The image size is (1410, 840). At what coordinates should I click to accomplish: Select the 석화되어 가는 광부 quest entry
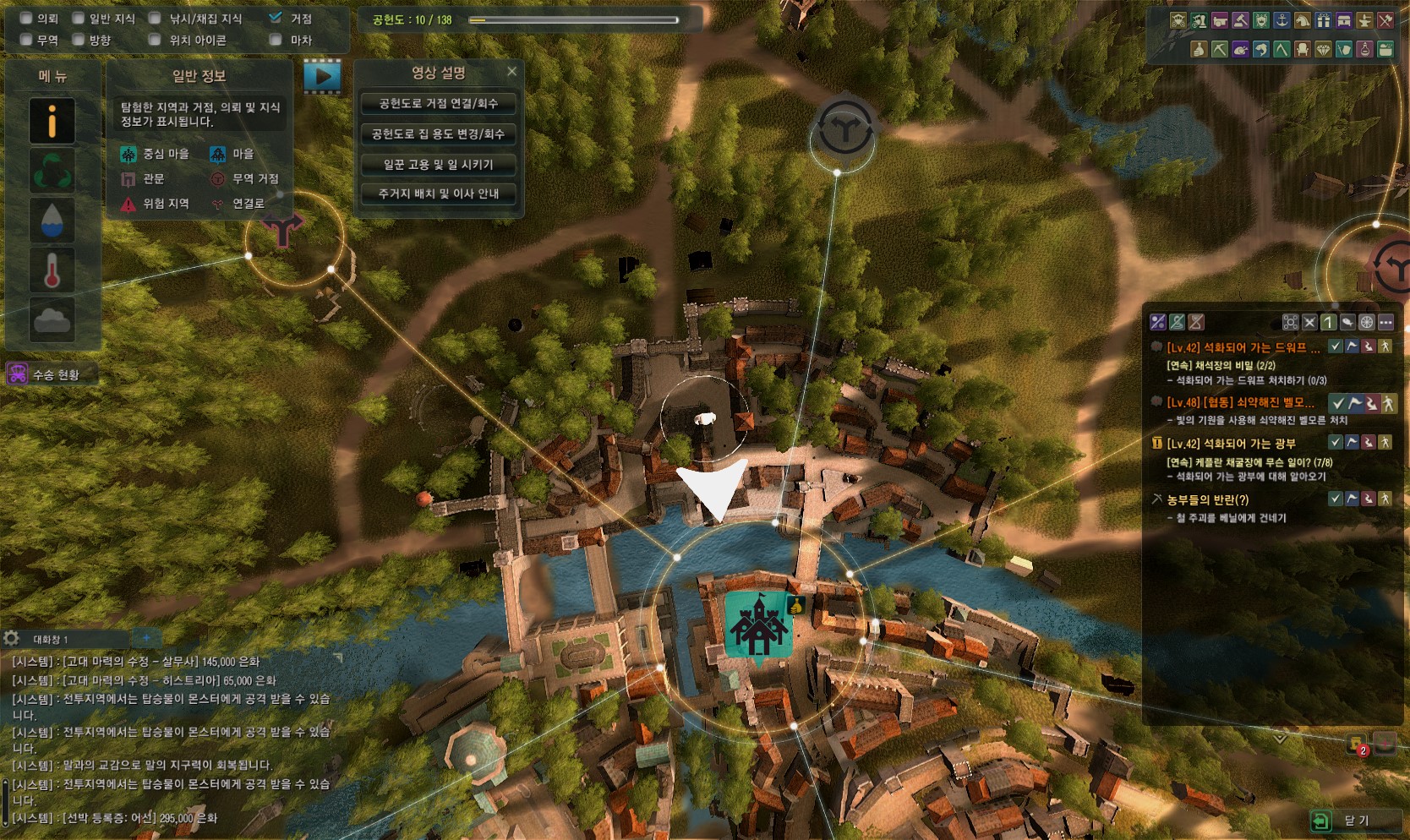pos(1230,444)
